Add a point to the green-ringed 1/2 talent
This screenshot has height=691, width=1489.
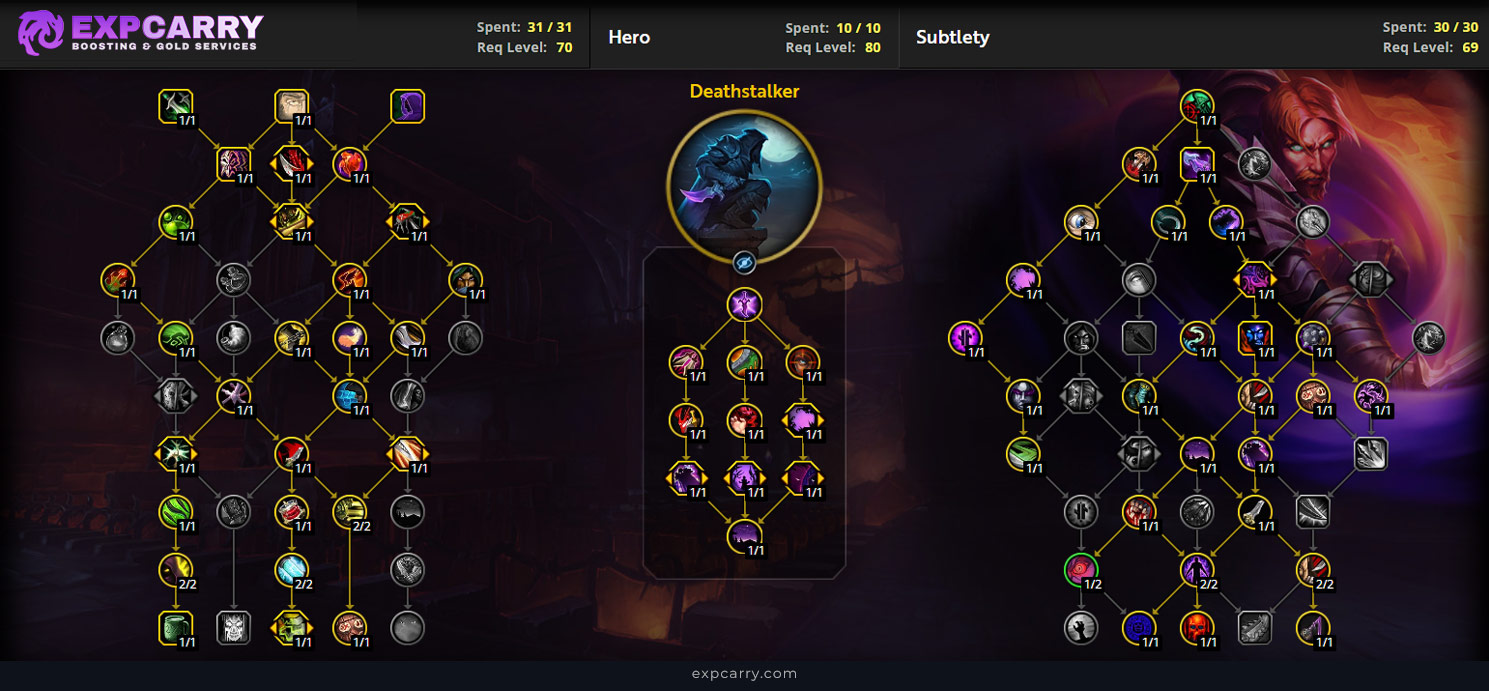pos(1080,570)
